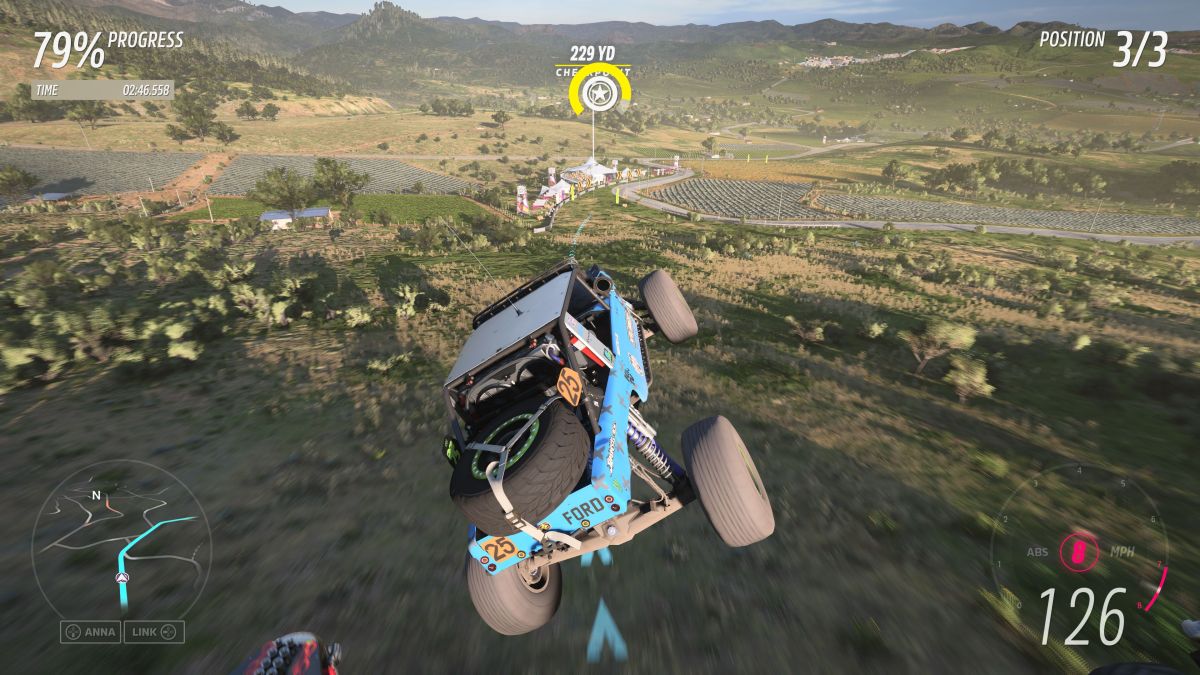Activate the ANNA assistant button
This screenshot has width=1200, height=675.
click(91, 632)
